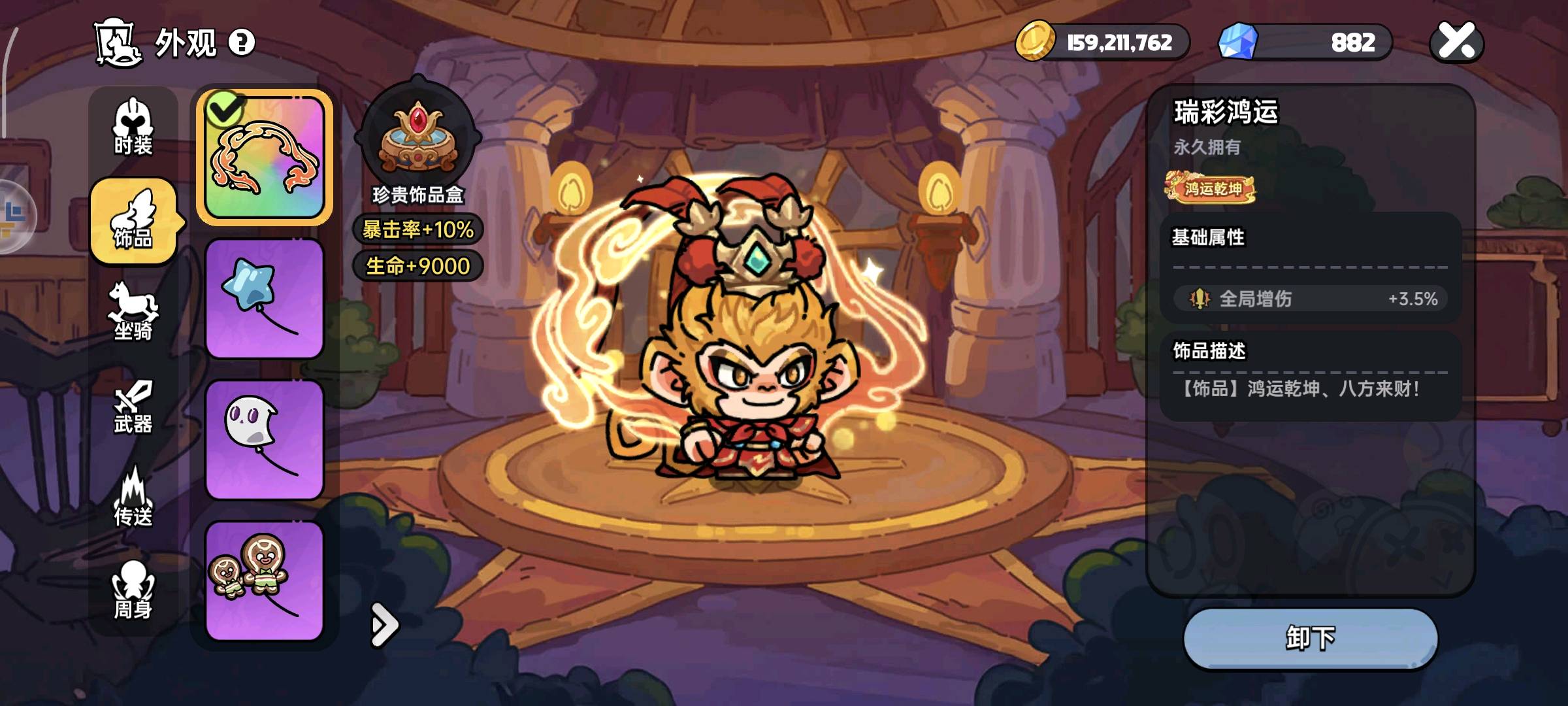Image resolution: width=1568 pixels, height=706 pixels.
Task: Click the 鸿运乾坤 set badge
Action: click(x=1210, y=188)
